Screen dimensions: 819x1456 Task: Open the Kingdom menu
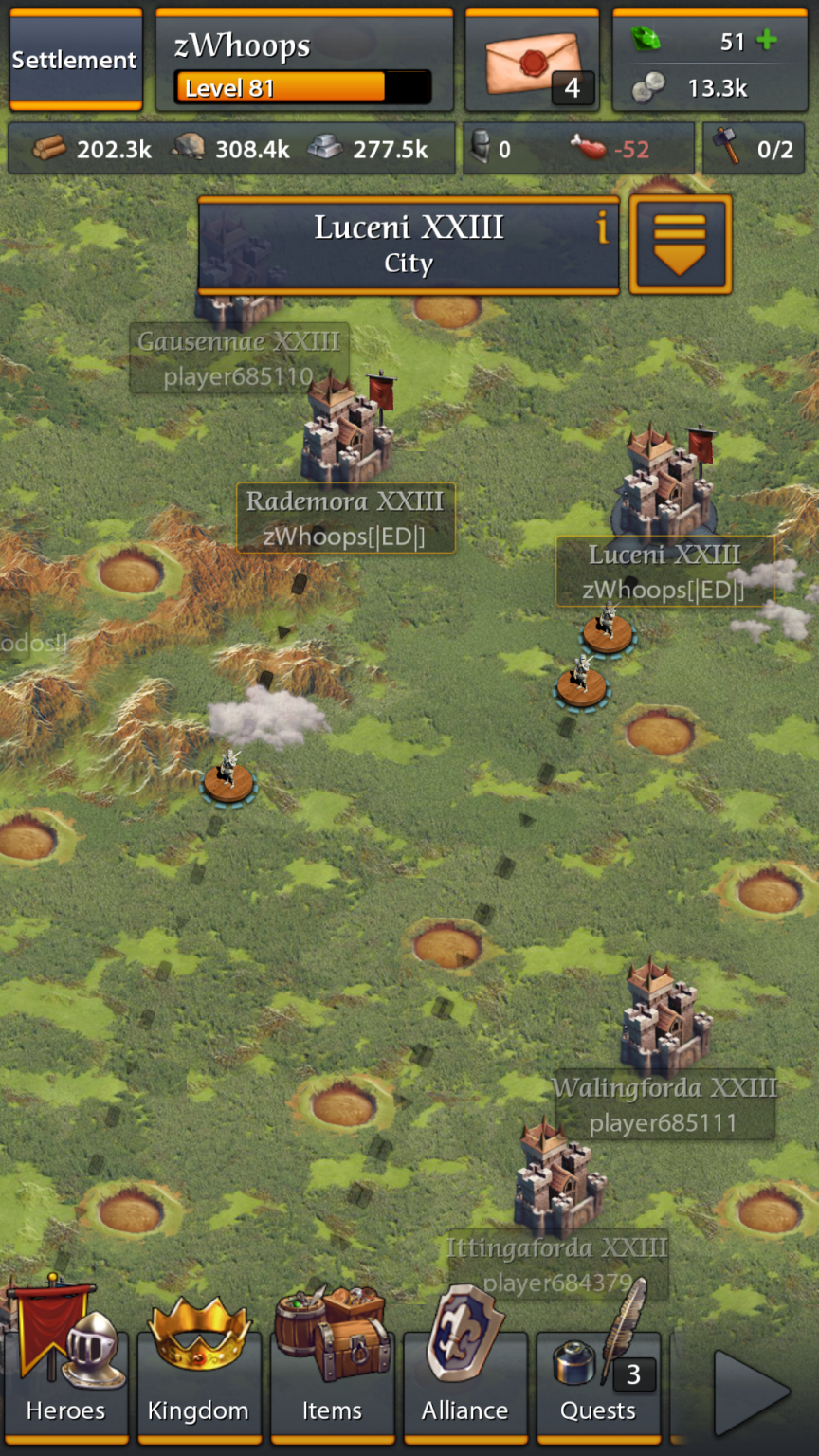tap(199, 1384)
